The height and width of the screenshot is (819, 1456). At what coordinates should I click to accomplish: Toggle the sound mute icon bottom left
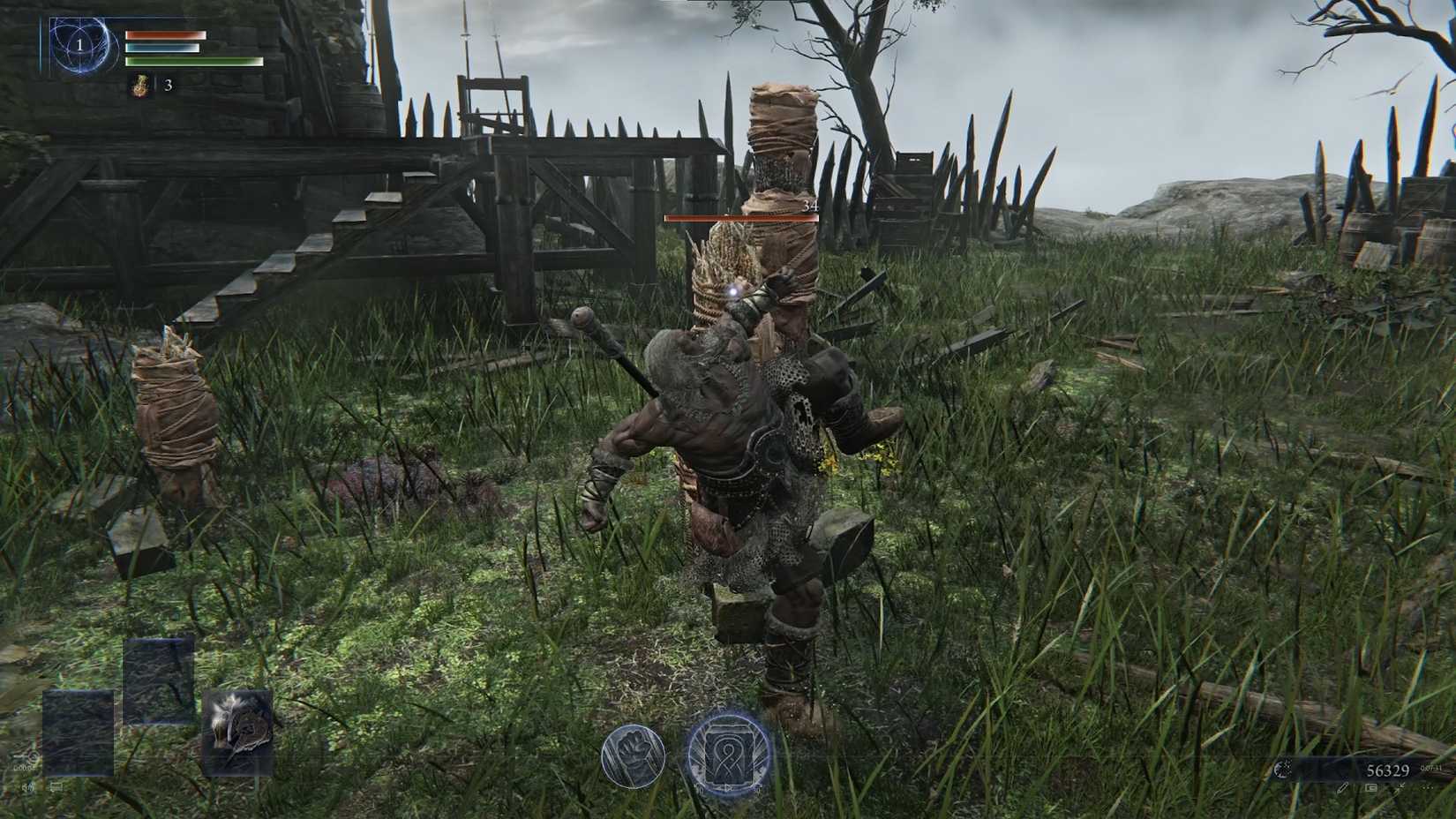tap(27, 787)
